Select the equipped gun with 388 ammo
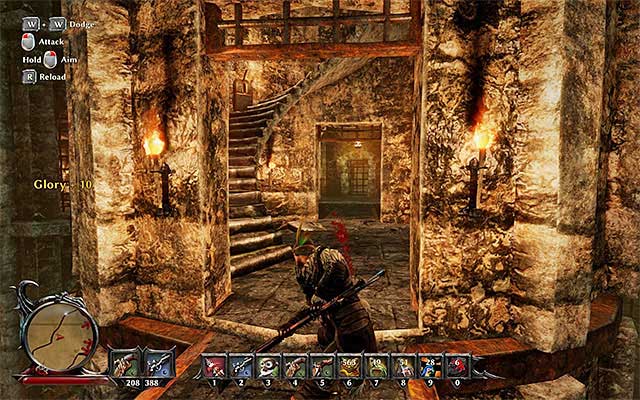The image size is (640, 400). click(158, 362)
